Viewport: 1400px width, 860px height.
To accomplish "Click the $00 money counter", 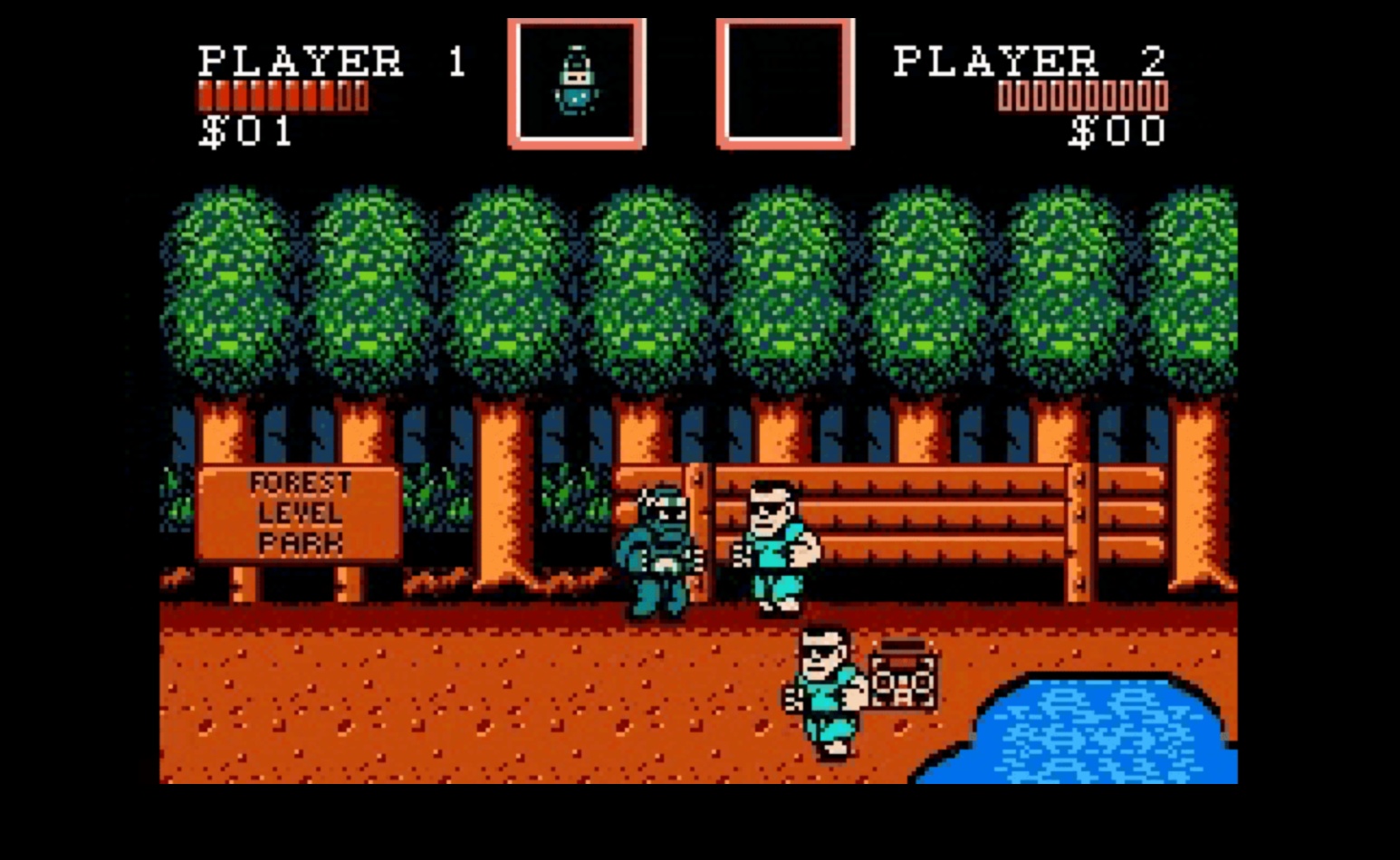I will click(1117, 133).
